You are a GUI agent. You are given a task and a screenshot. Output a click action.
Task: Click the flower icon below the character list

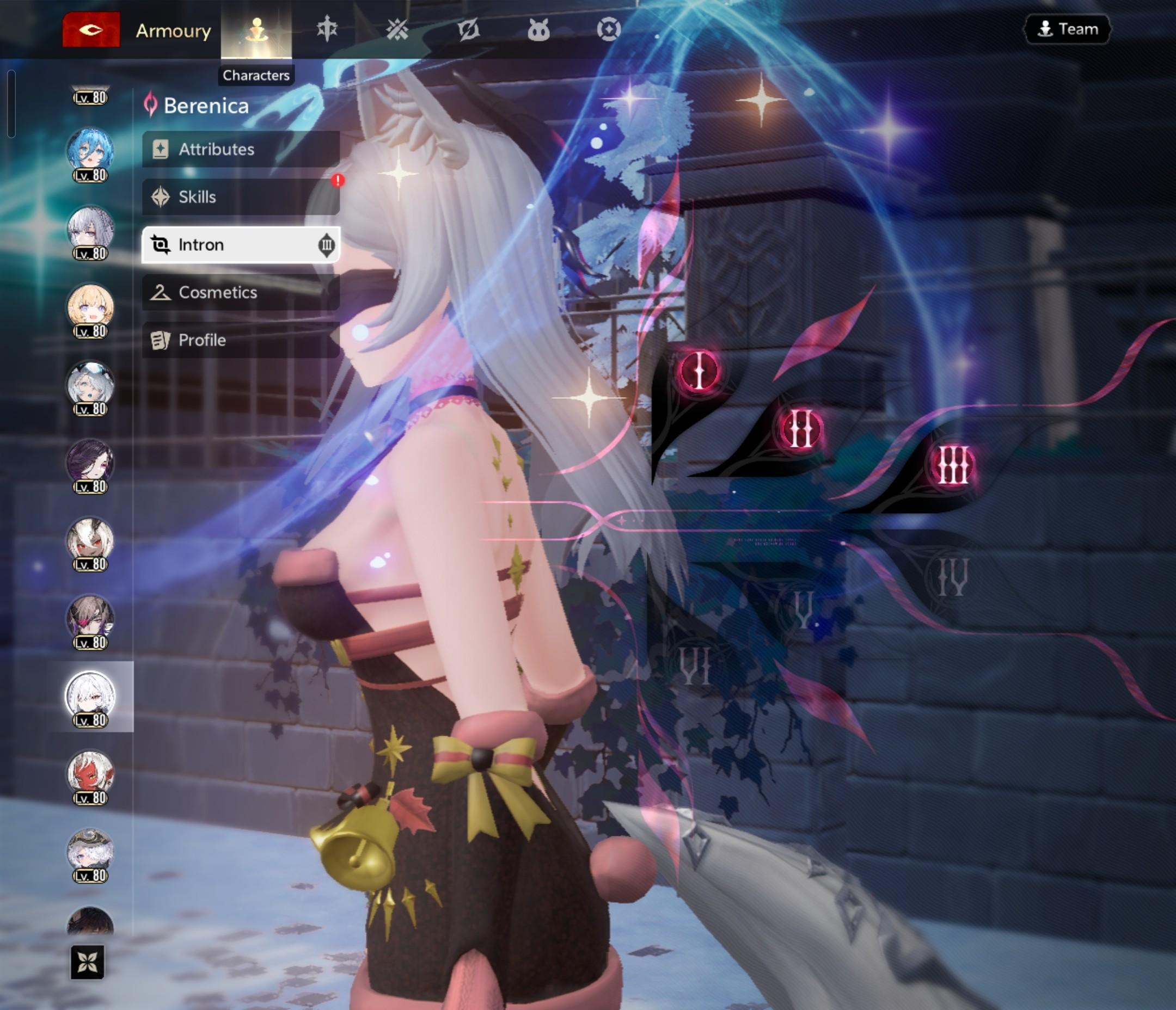point(88,962)
